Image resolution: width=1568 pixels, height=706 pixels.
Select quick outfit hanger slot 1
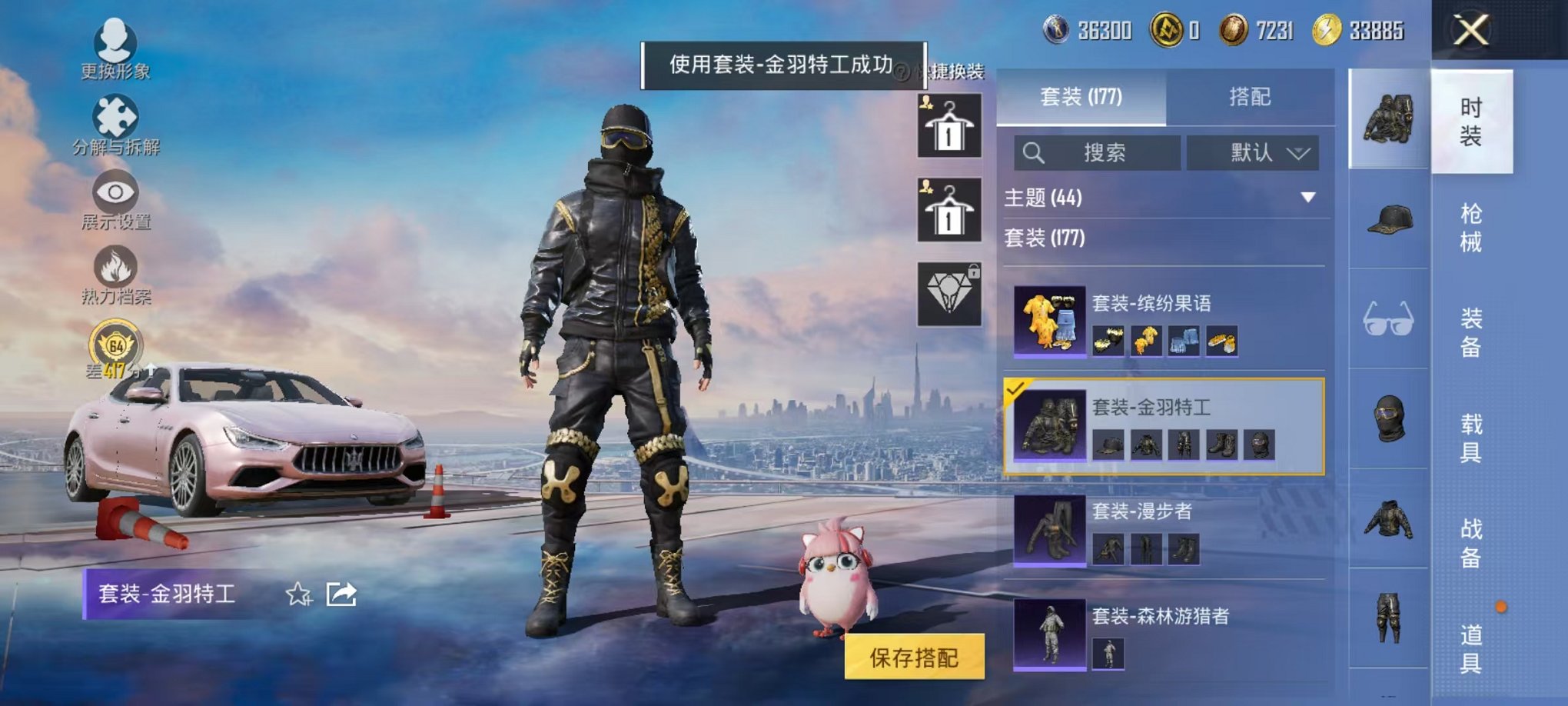click(950, 128)
